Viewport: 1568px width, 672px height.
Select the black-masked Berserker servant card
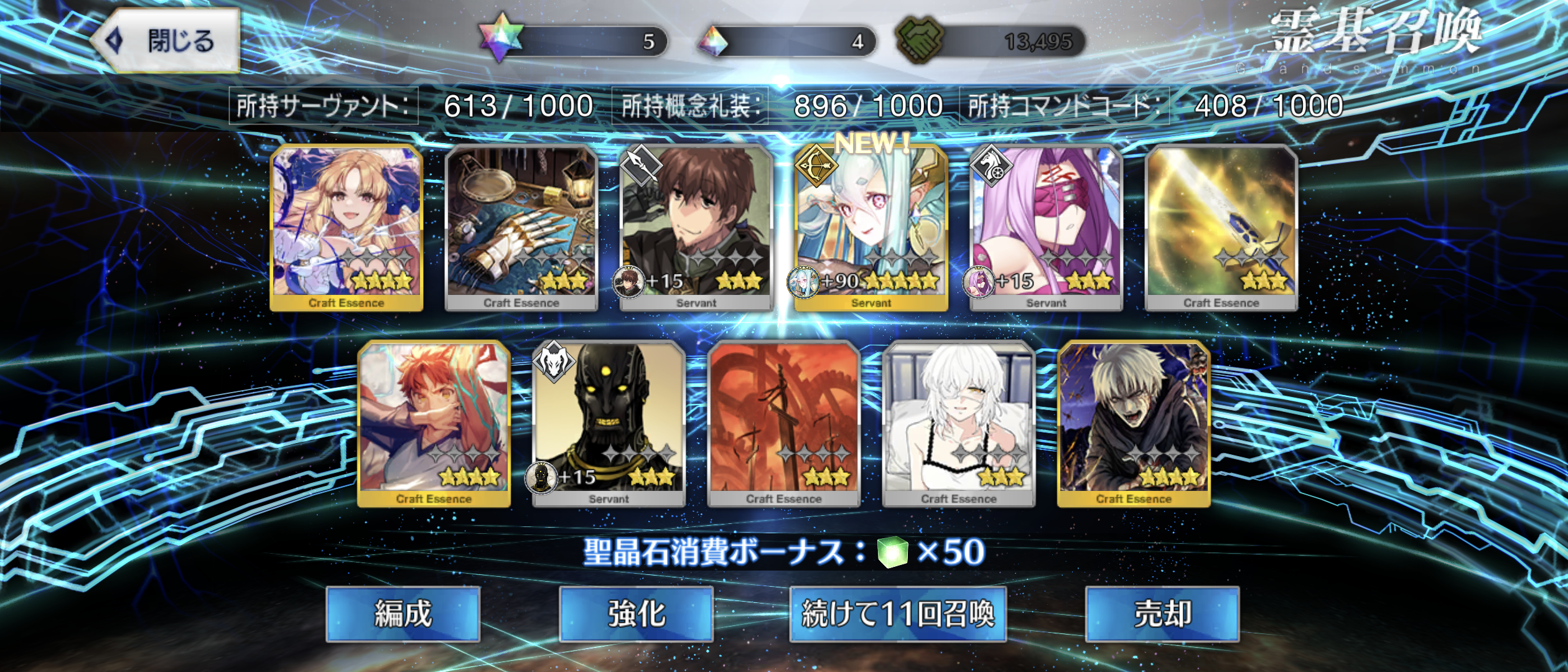(x=609, y=423)
